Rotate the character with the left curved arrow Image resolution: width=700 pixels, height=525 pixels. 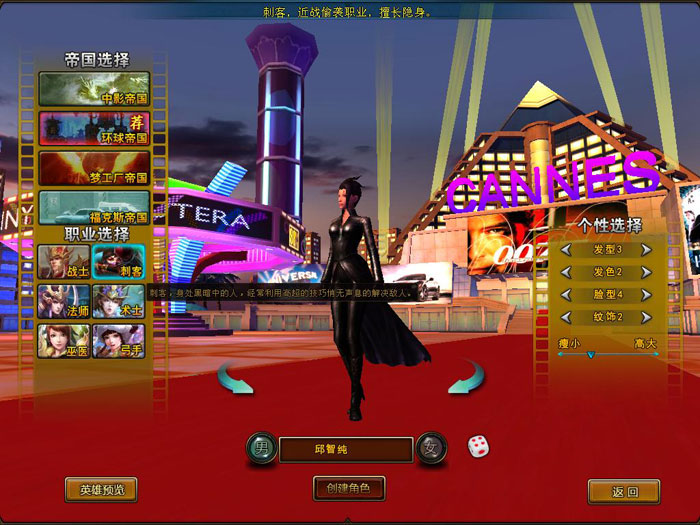tap(236, 379)
